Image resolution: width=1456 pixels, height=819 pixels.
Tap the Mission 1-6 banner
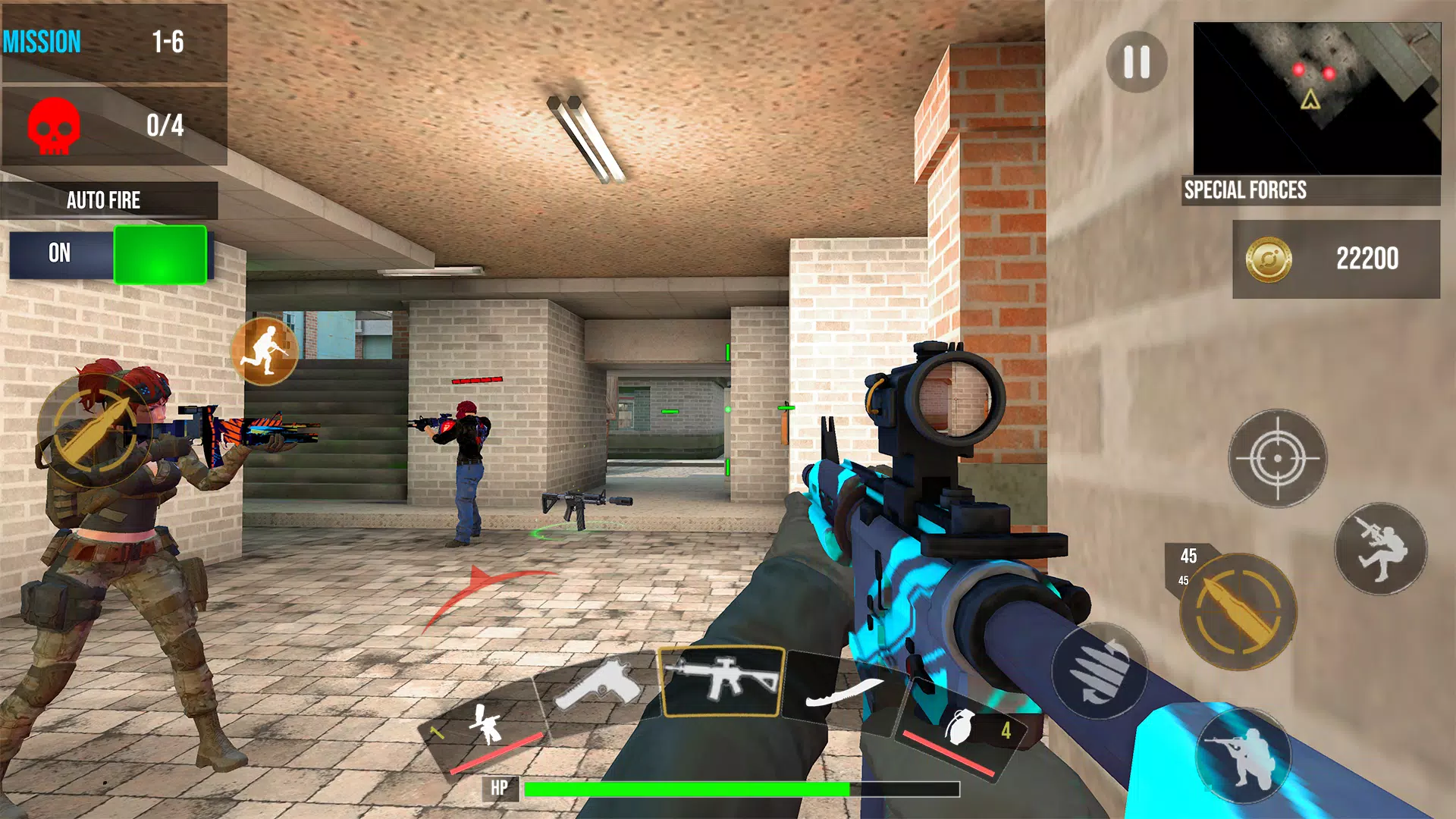[x=114, y=42]
